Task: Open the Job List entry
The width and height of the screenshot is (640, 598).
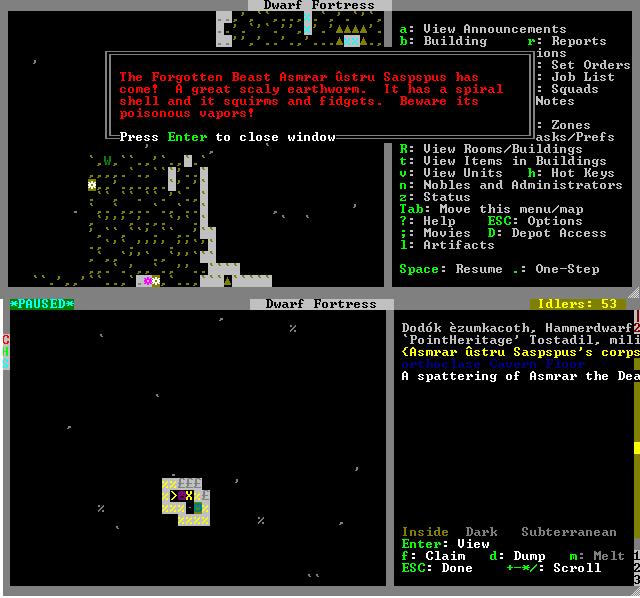Action: point(583,77)
